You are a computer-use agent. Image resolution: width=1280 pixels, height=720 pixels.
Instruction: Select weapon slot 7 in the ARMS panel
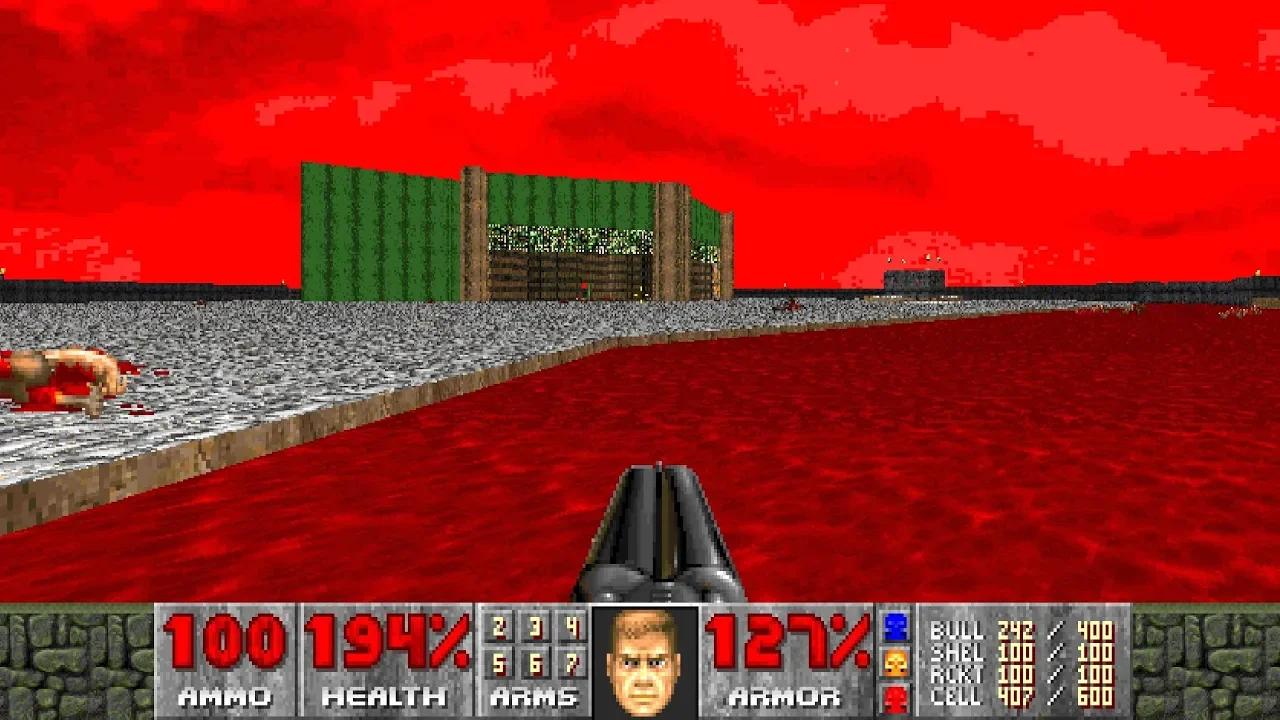[570, 662]
